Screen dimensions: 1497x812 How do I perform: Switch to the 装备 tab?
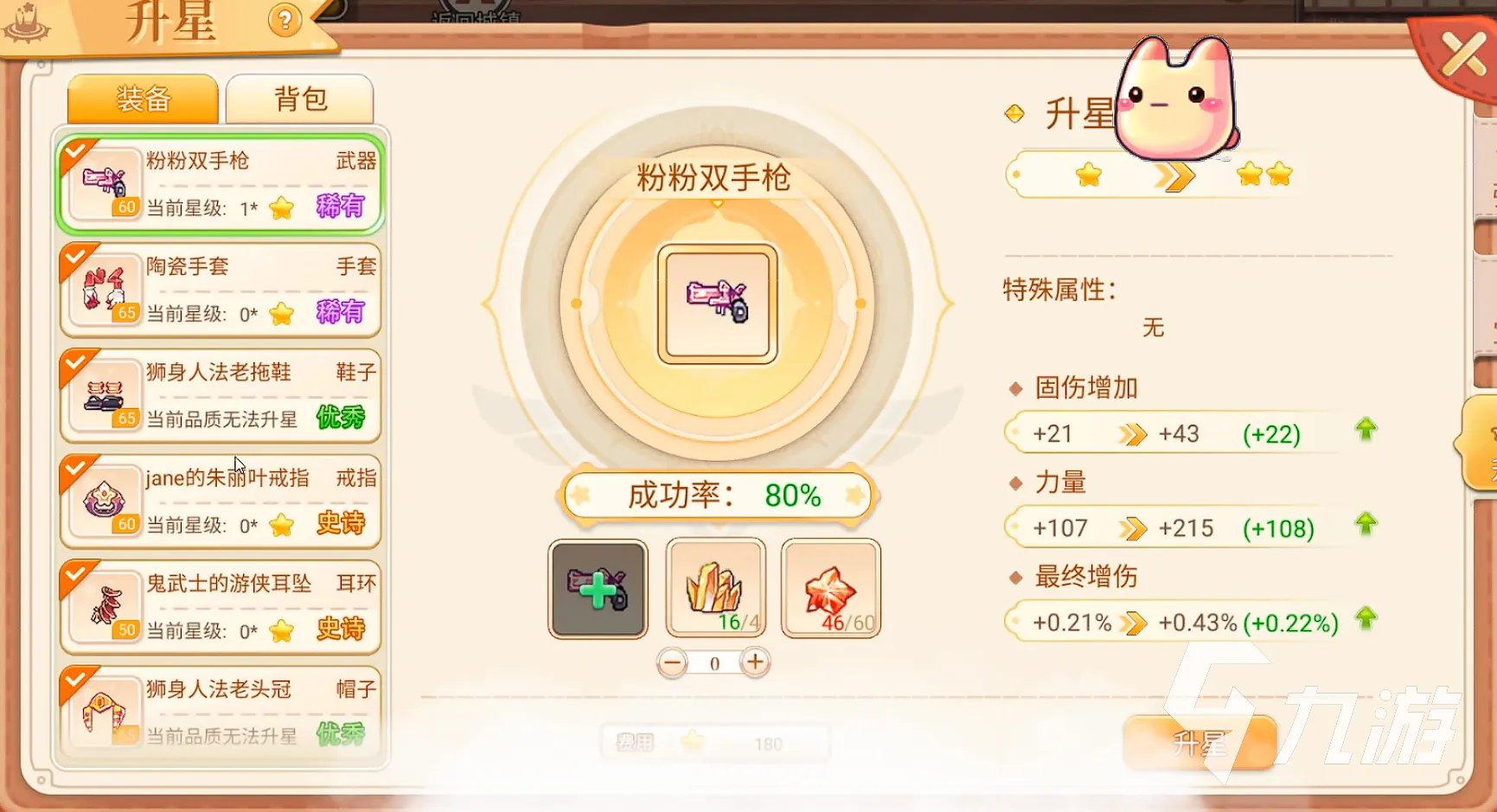click(x=142, y=99)
